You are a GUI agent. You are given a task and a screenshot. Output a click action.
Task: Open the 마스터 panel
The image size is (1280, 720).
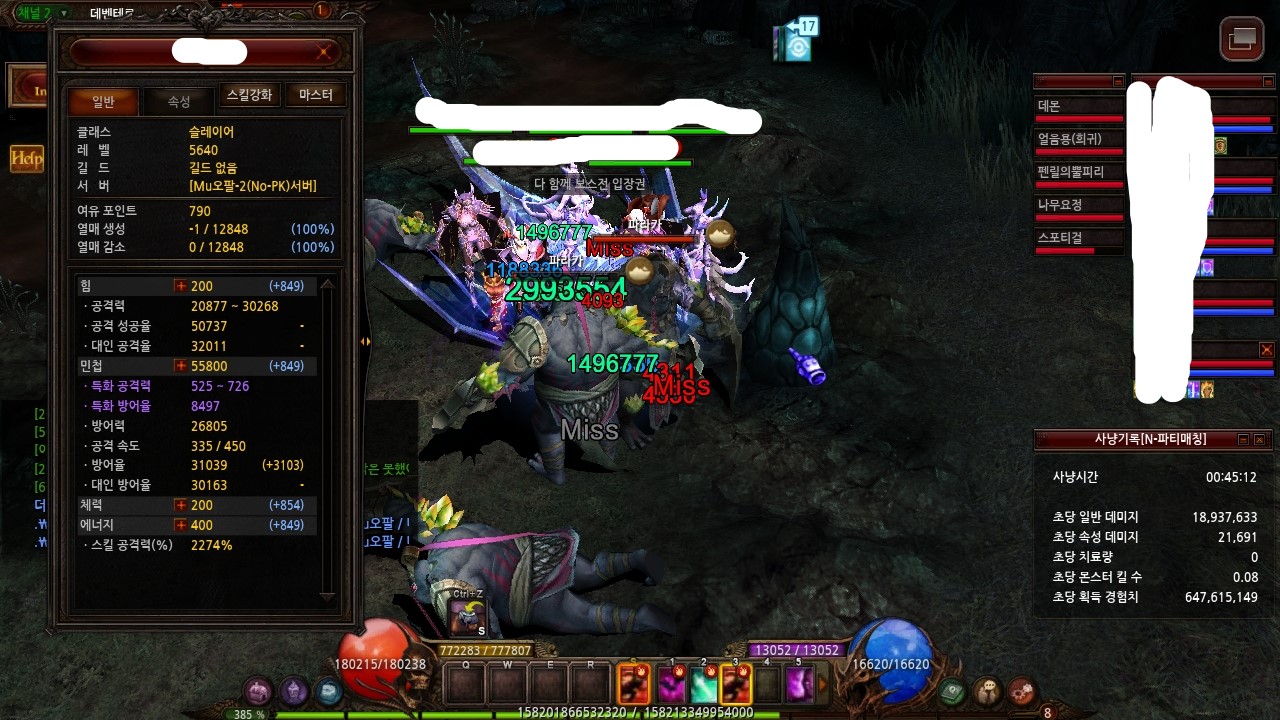coord(315,95)
